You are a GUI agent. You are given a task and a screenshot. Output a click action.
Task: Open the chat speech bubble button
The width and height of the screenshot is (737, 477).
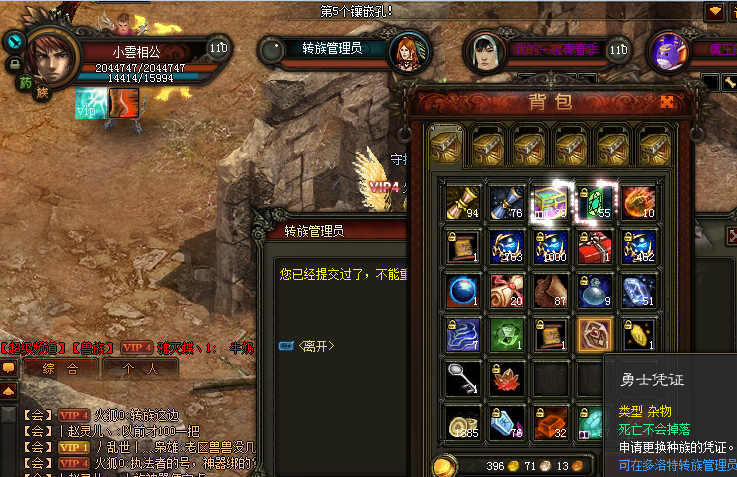pyautogui.click(x=8, y=368)
